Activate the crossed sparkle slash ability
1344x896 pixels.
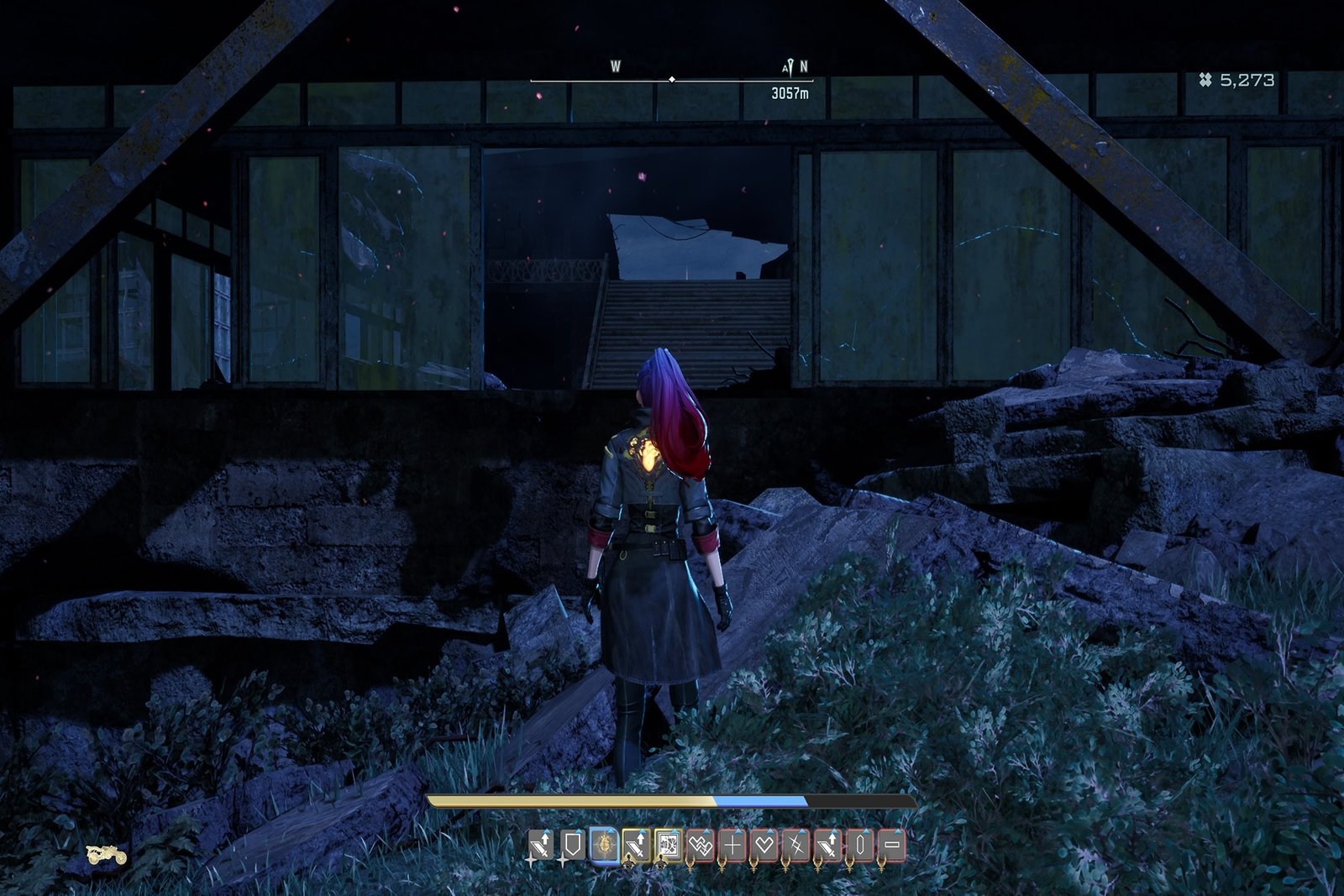click(x=796, y=845)
